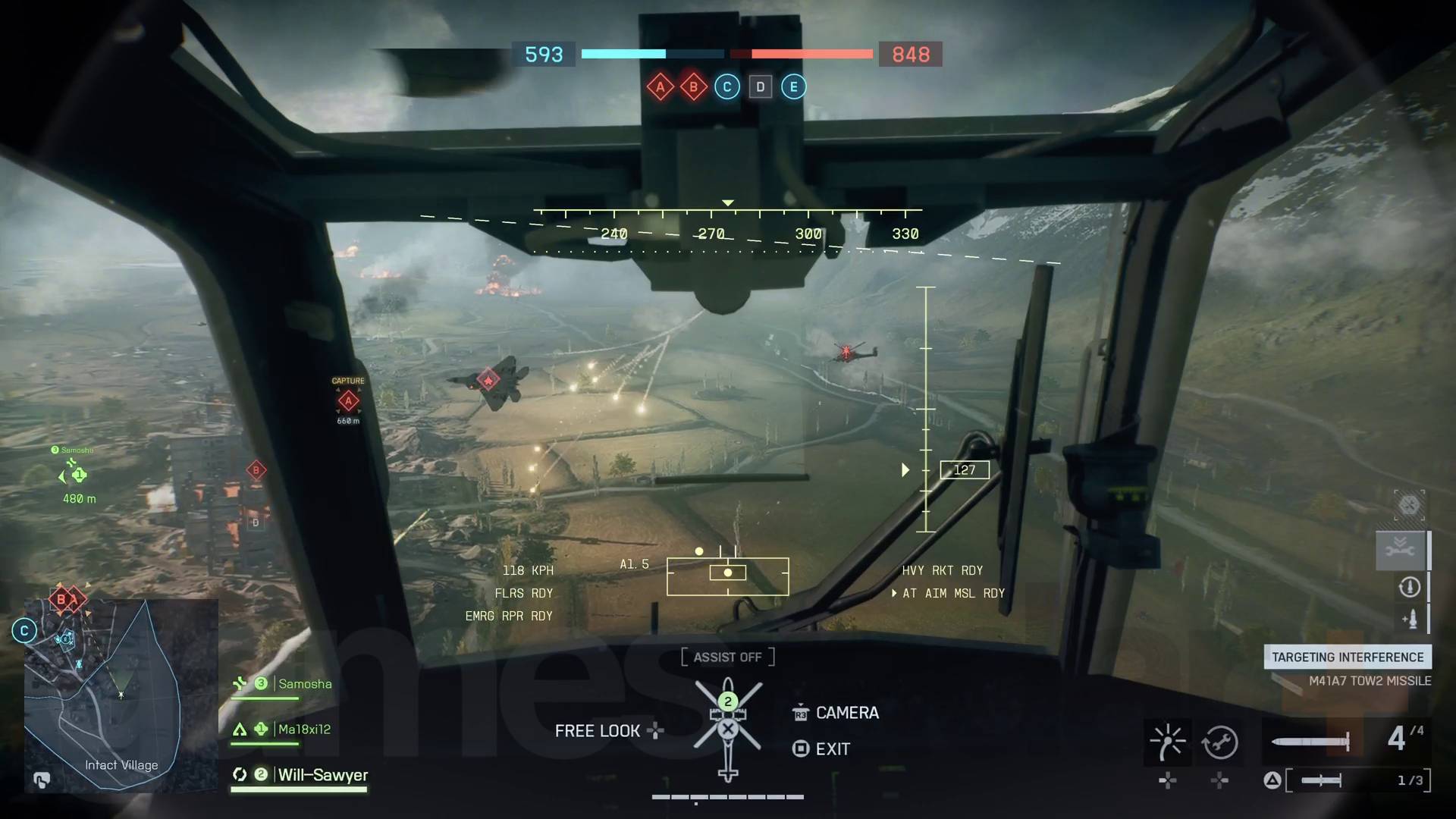Select objective C tab in objectives row
The height and width of the screenshot is (819, 1456).
click(x=727, y=86)
